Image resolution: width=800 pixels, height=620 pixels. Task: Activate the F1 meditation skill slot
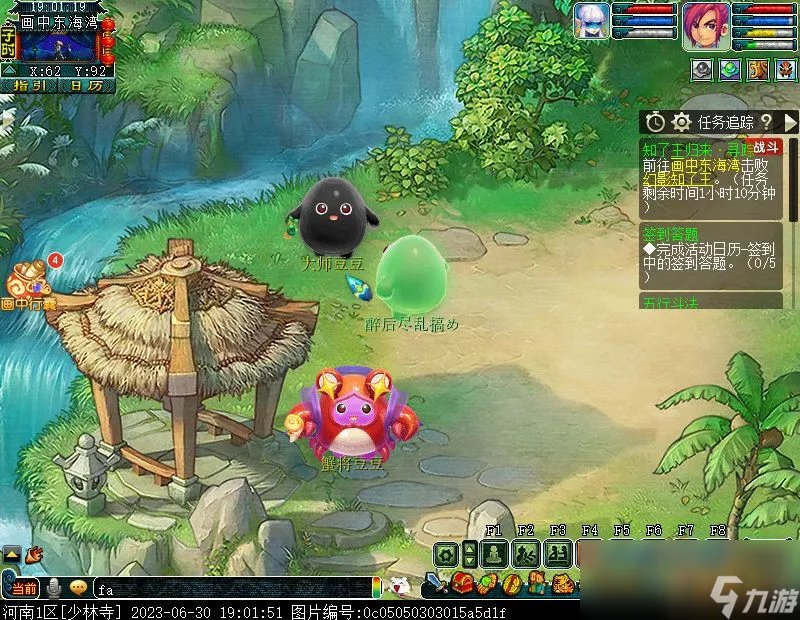[x=492, y=554]
